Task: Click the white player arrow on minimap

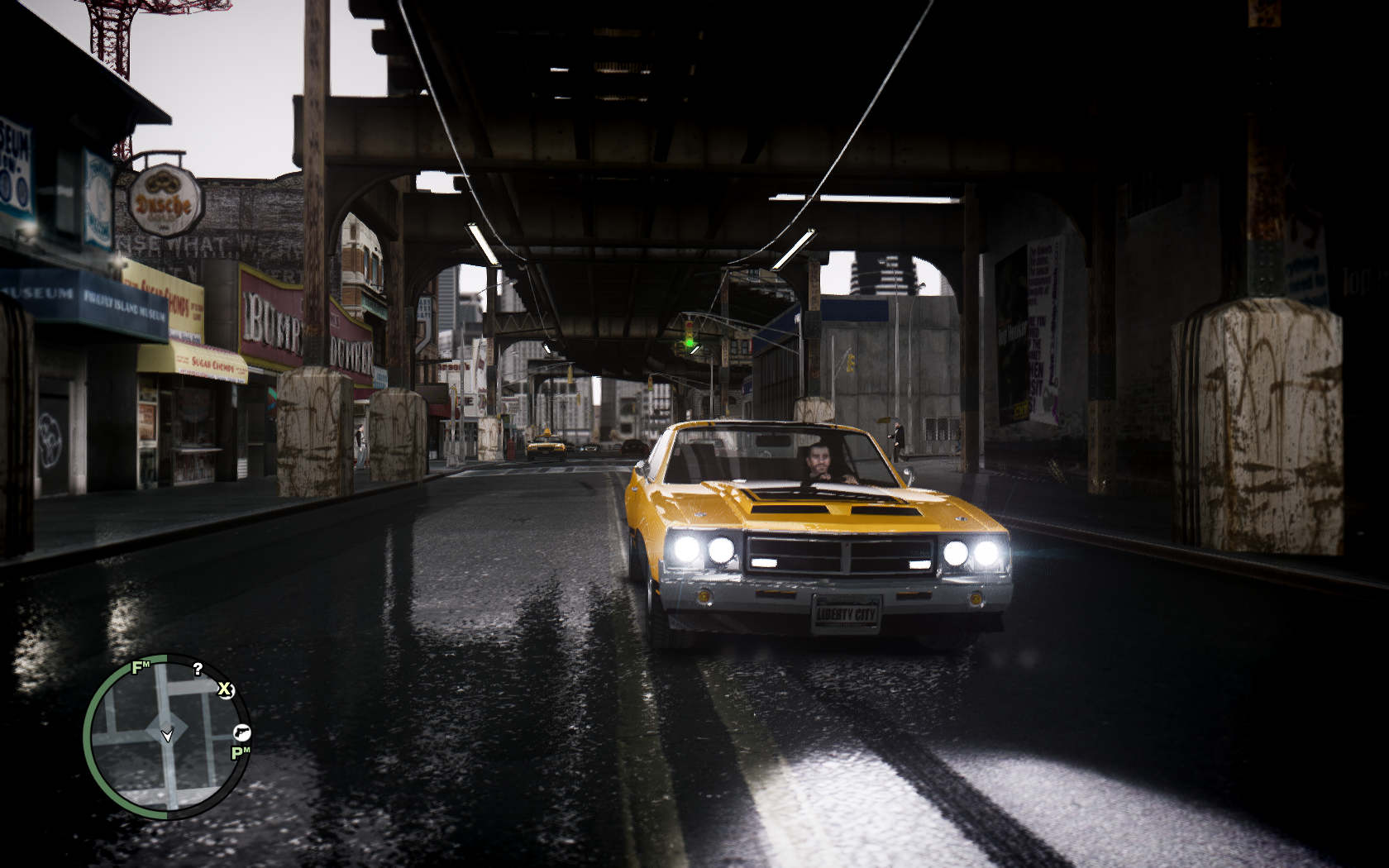Action: (167, 734)
